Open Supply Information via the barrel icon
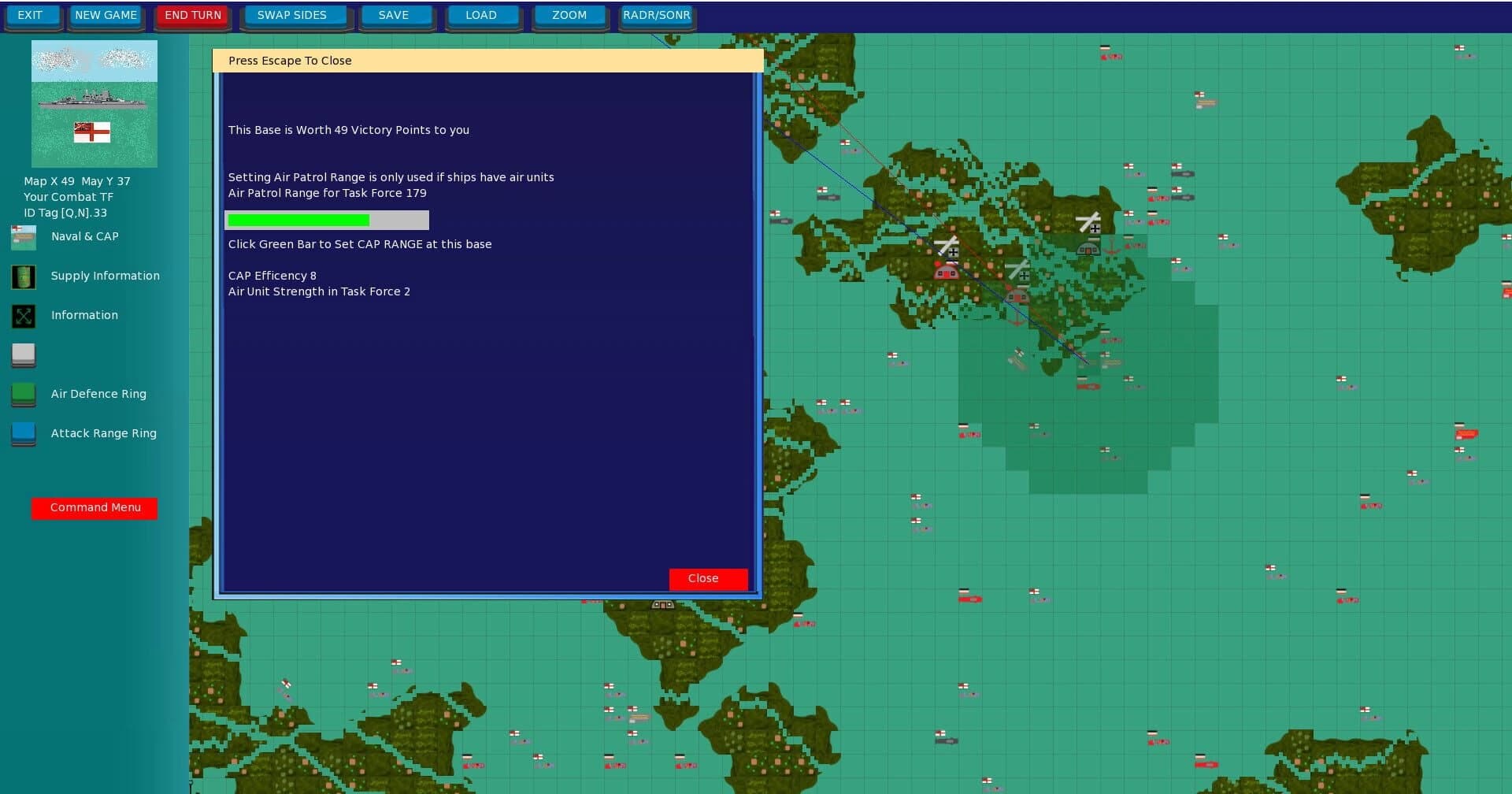The image size is (1512, 794). coord(24,277)
